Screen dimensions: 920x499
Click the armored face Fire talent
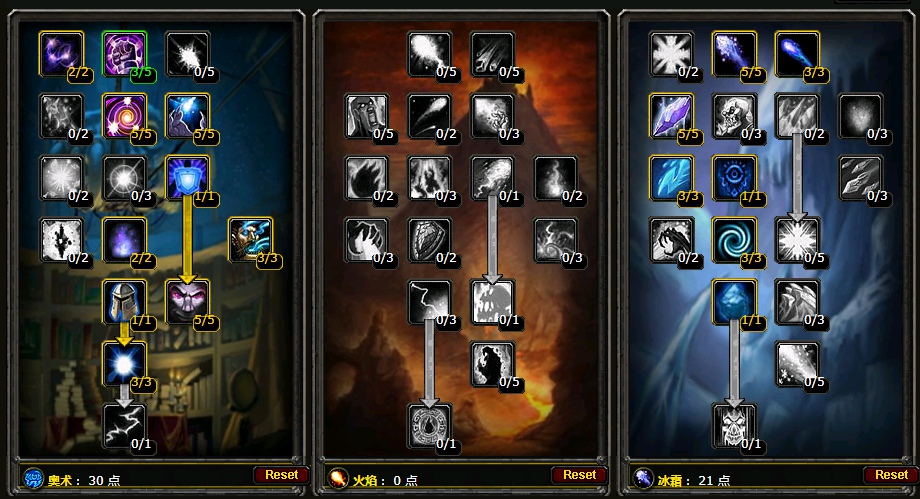pyautogui.click(x=367, y=115)
